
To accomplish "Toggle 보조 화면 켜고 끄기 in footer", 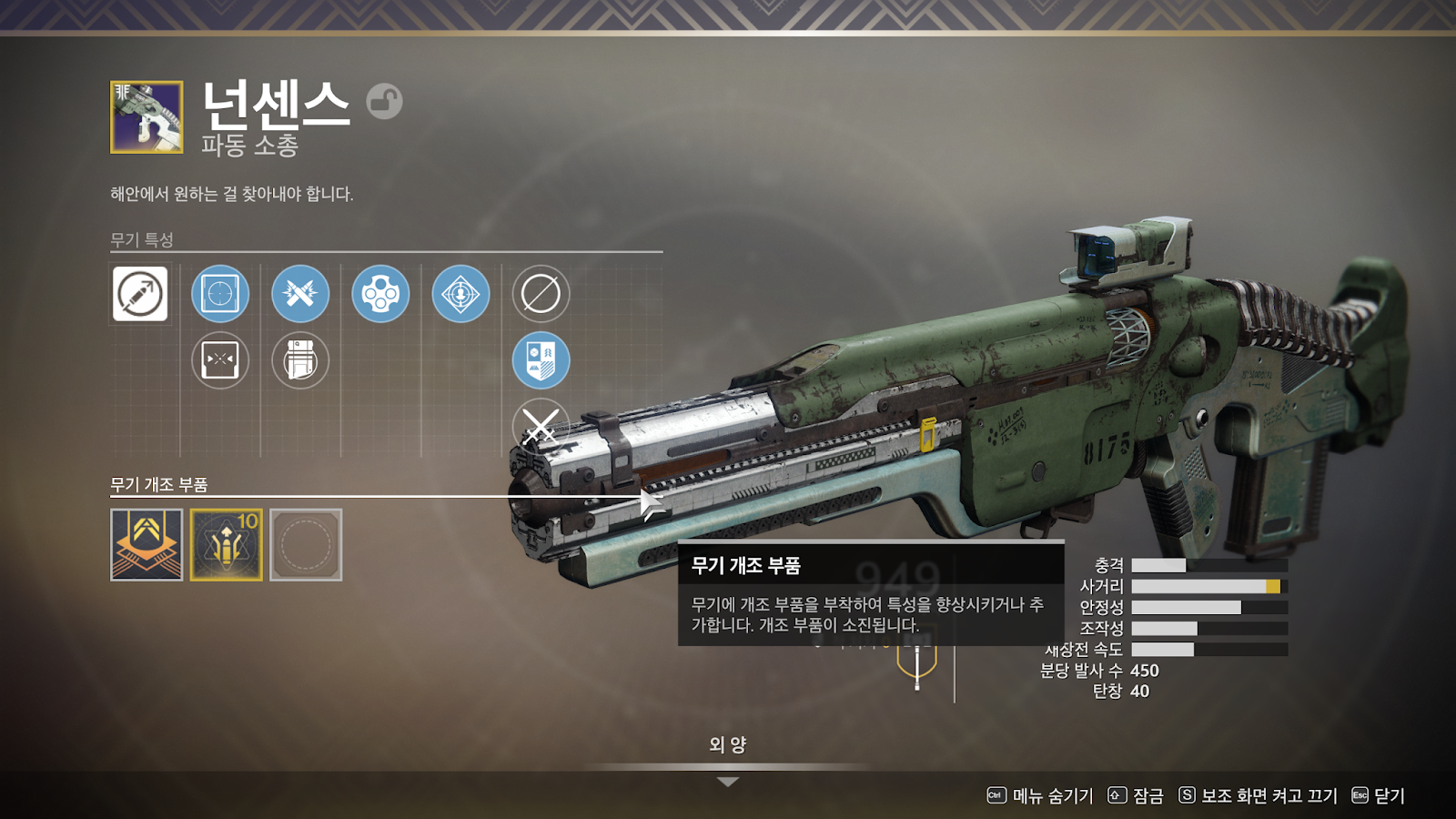I will coord(1258,796).
